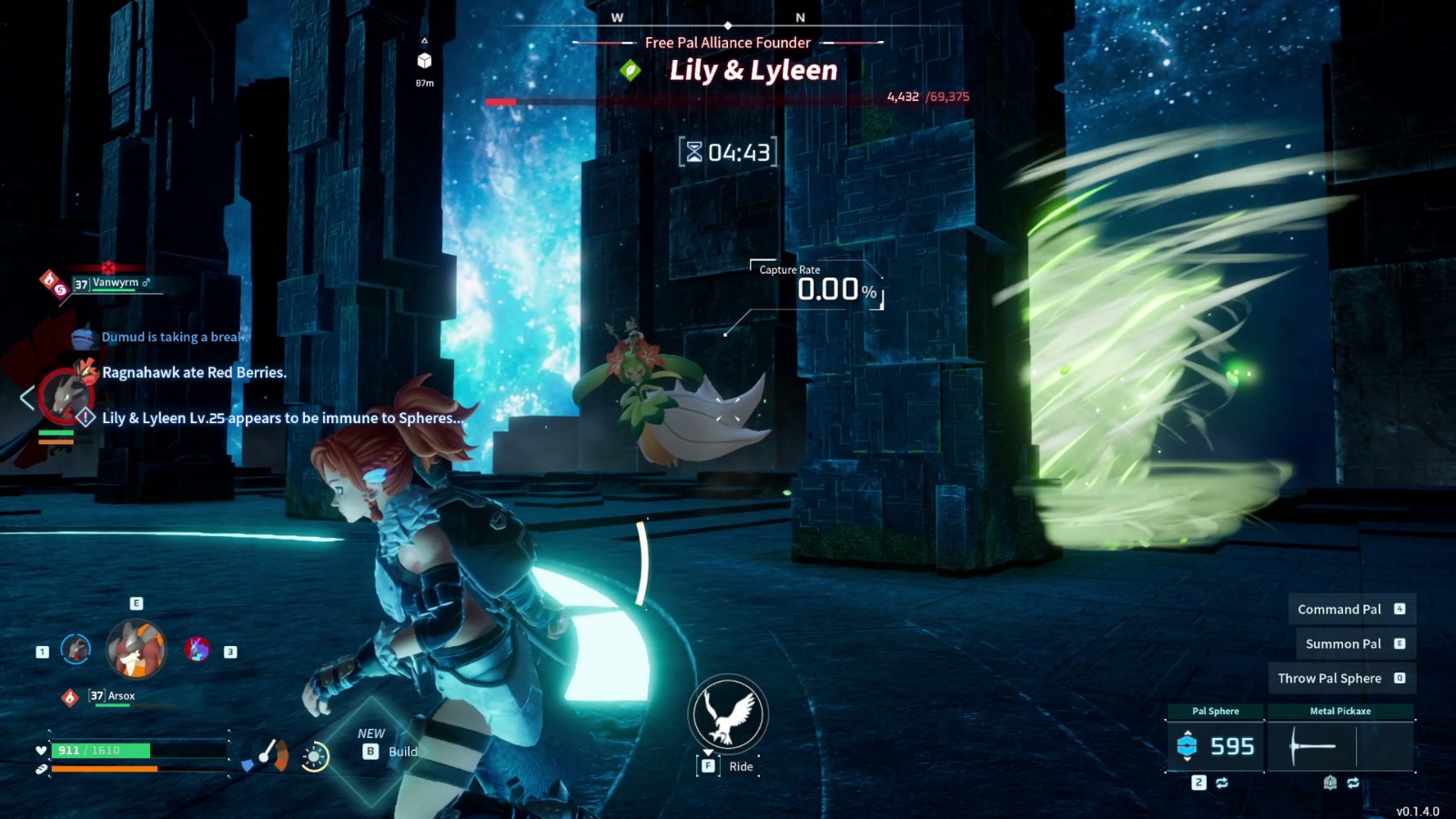The image size is (1456, 819).
Task: Switch to the right party pal portrait
Action: click(x=197, y=649)
